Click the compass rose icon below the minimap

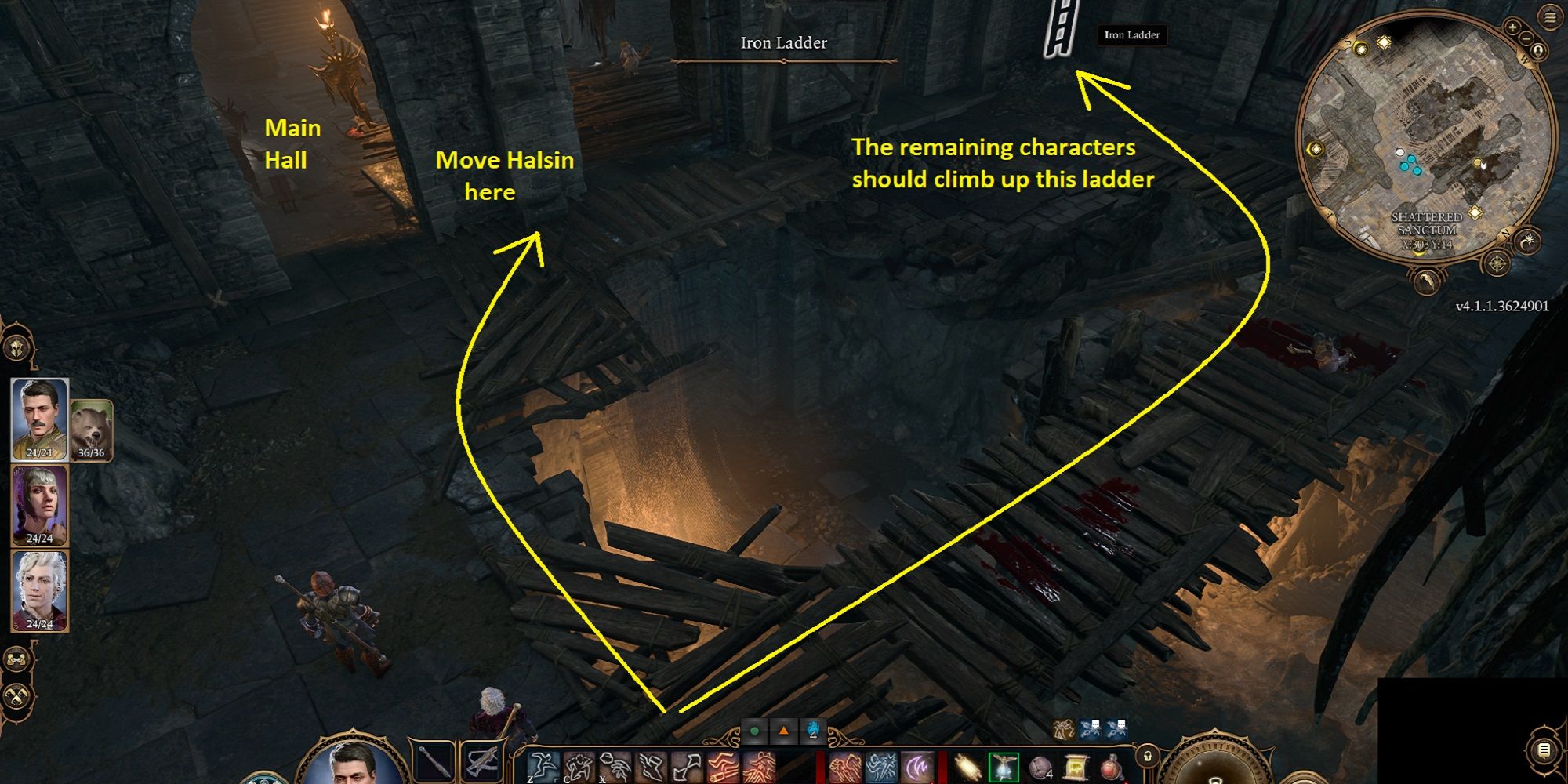click(1497, 263)
